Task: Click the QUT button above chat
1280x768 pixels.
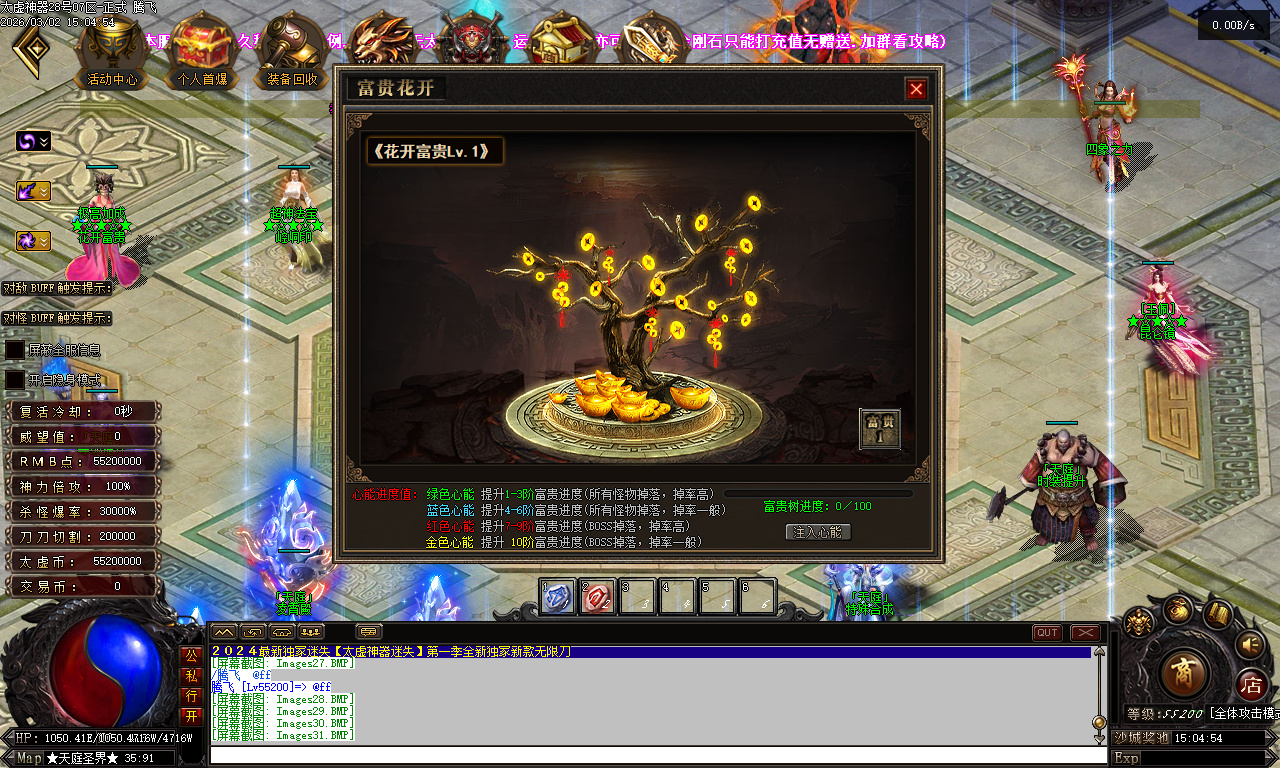Action: point(1046,631)
